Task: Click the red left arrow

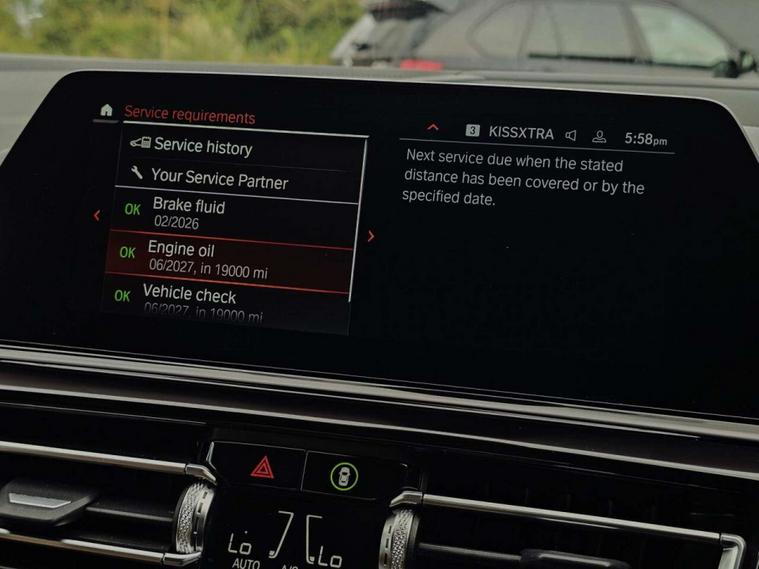Action: (96, 215)
